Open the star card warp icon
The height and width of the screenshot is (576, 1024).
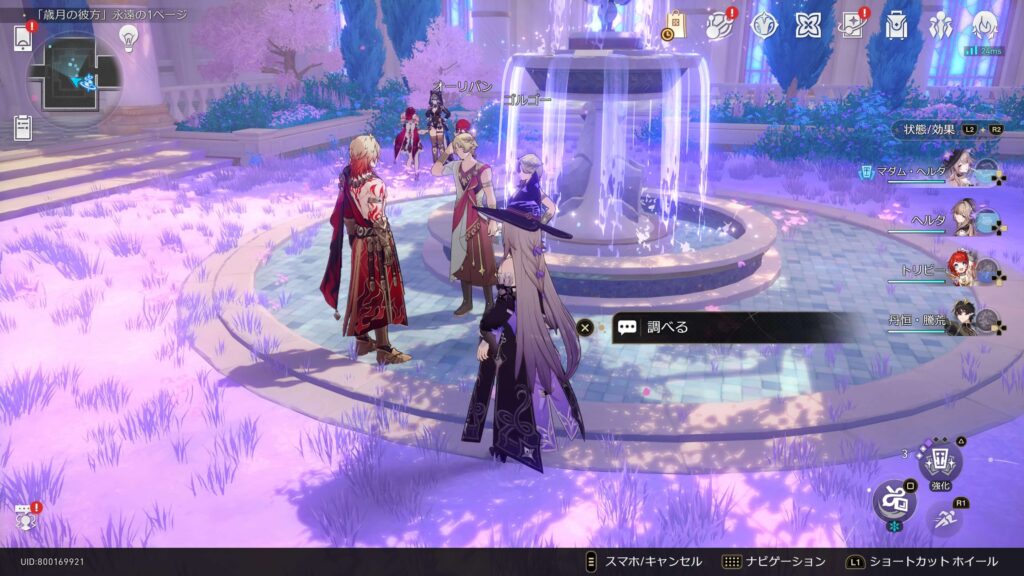click(x=851, y=25)
